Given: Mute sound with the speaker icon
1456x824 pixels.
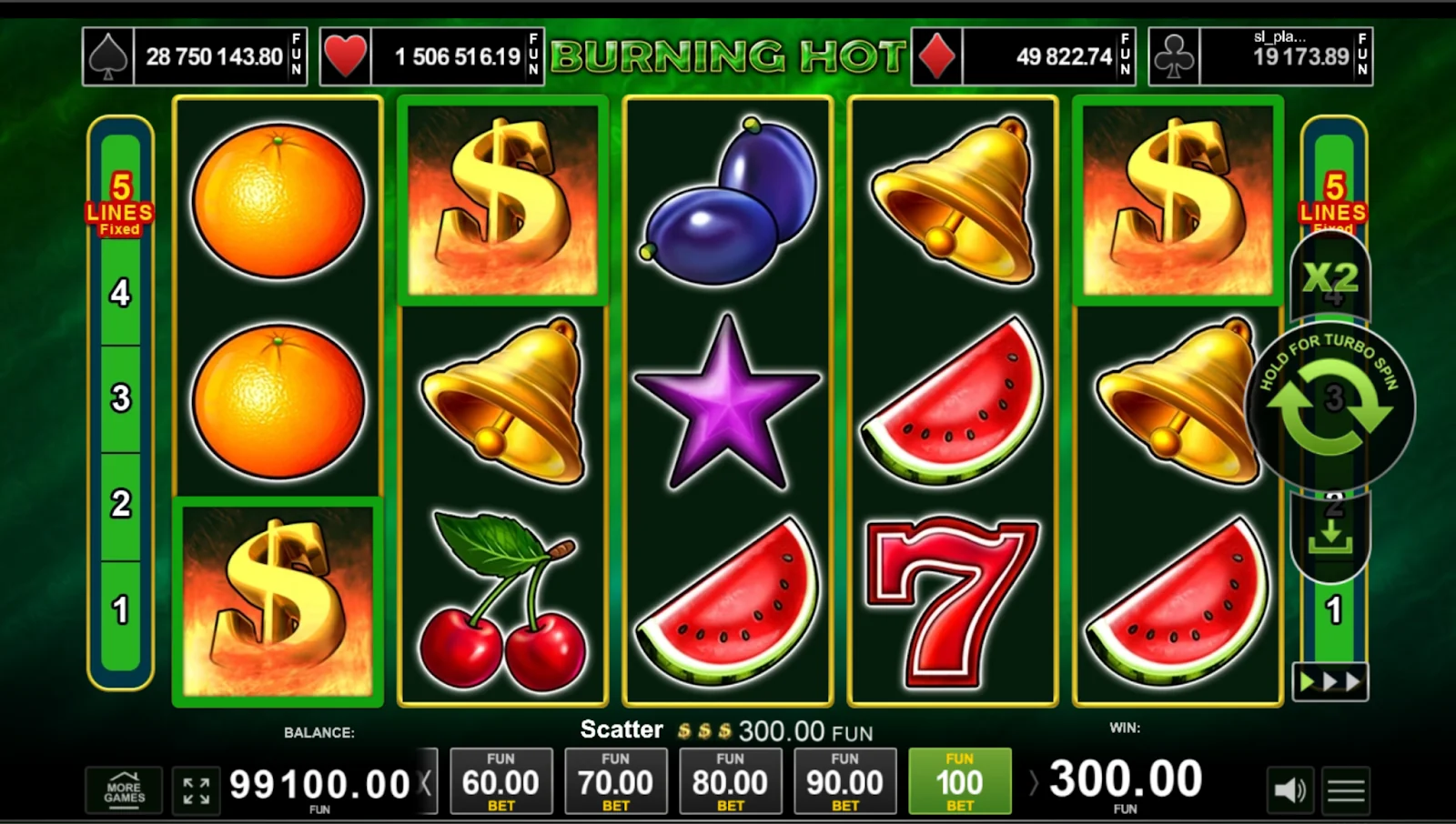Looking at the screenshot, I should click(x=1289, y=789).
